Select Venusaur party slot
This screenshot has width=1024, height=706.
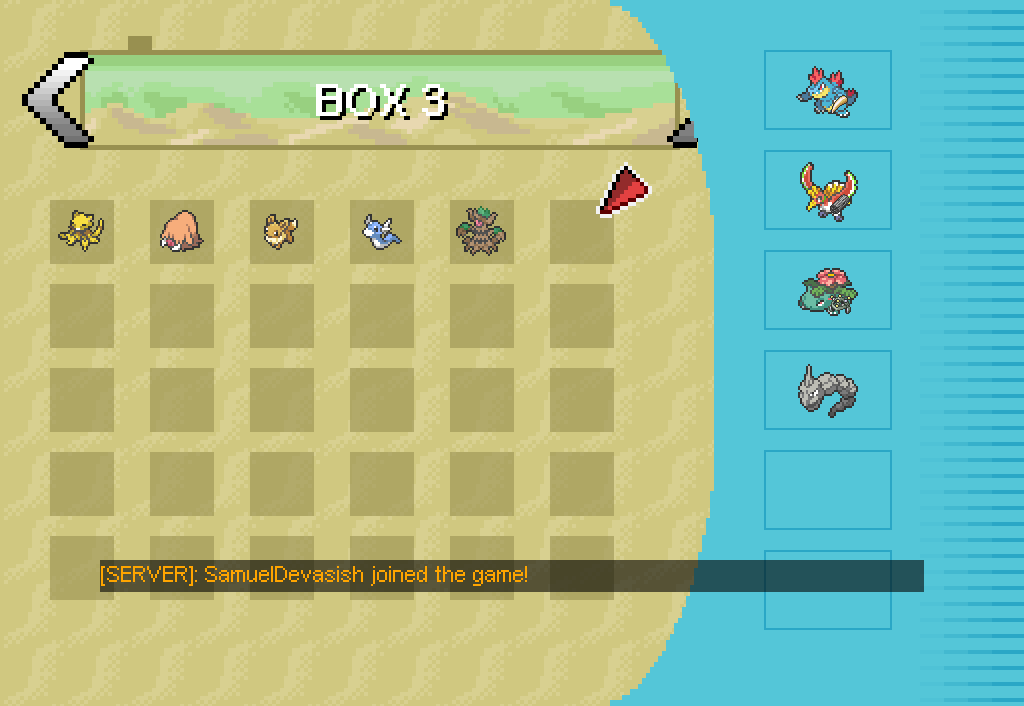(x=827, y=290)
